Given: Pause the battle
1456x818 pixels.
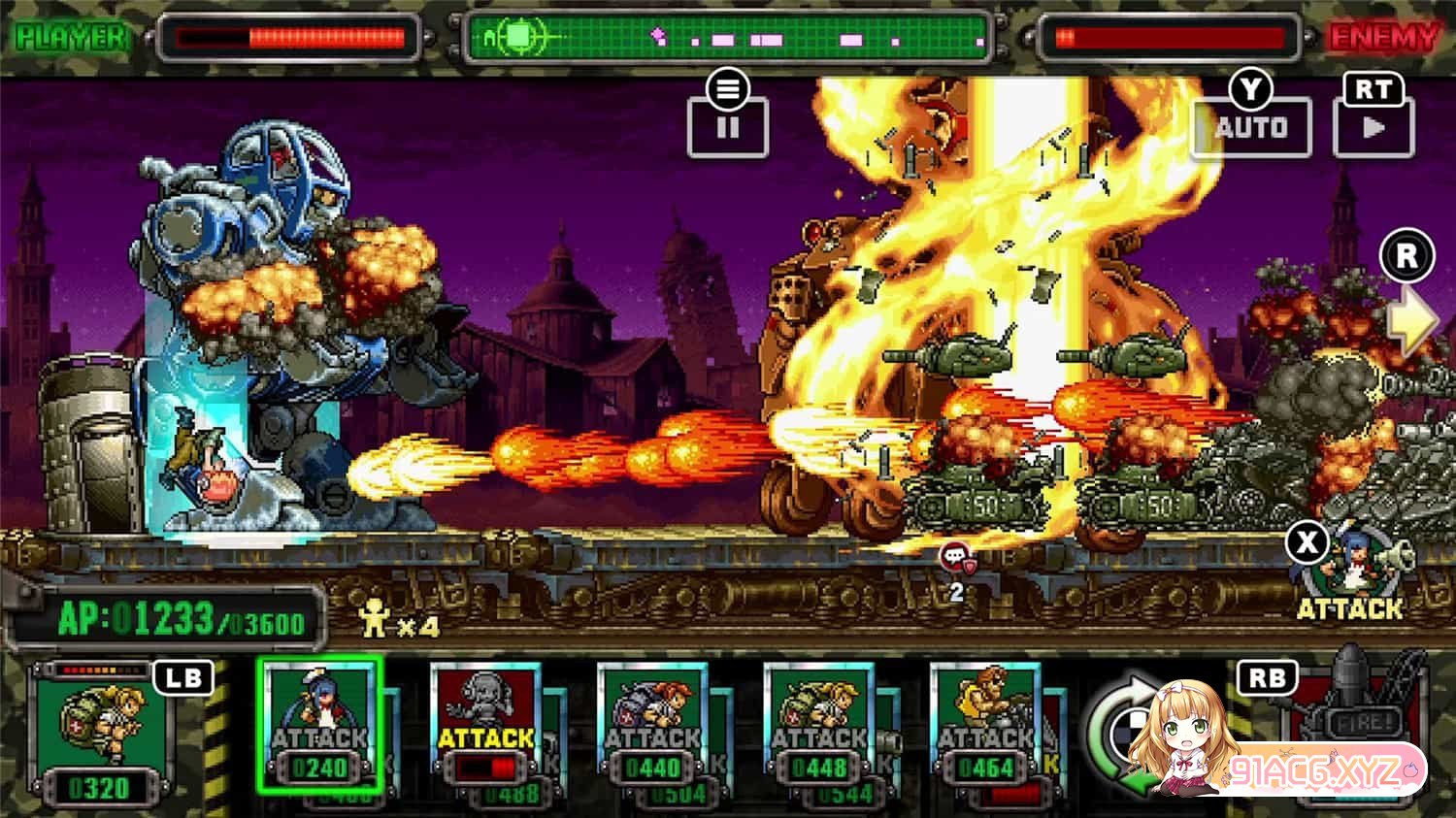Looking at the screenshot, I should [728, 126].
